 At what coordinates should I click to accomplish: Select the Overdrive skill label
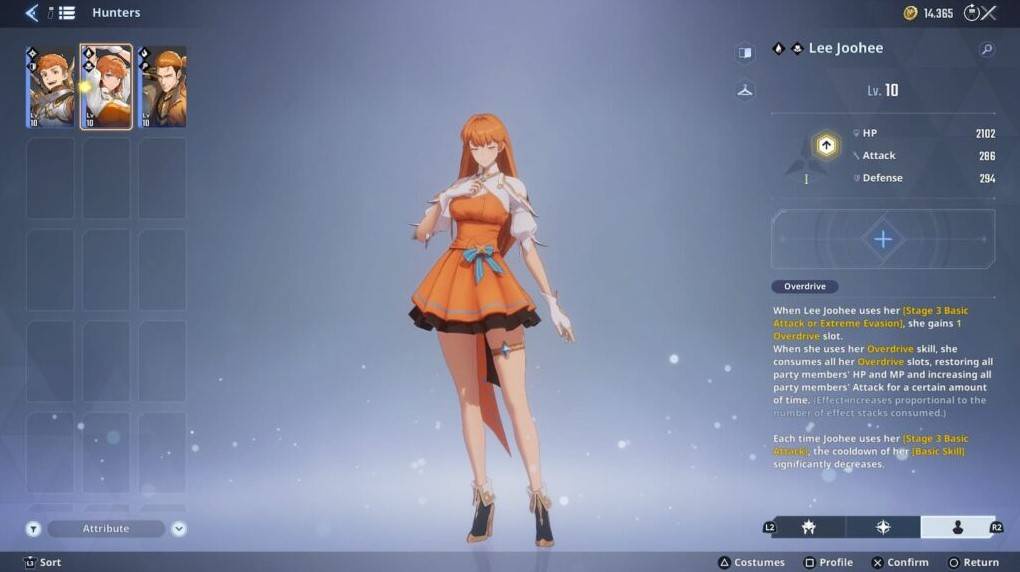(805, 286)
